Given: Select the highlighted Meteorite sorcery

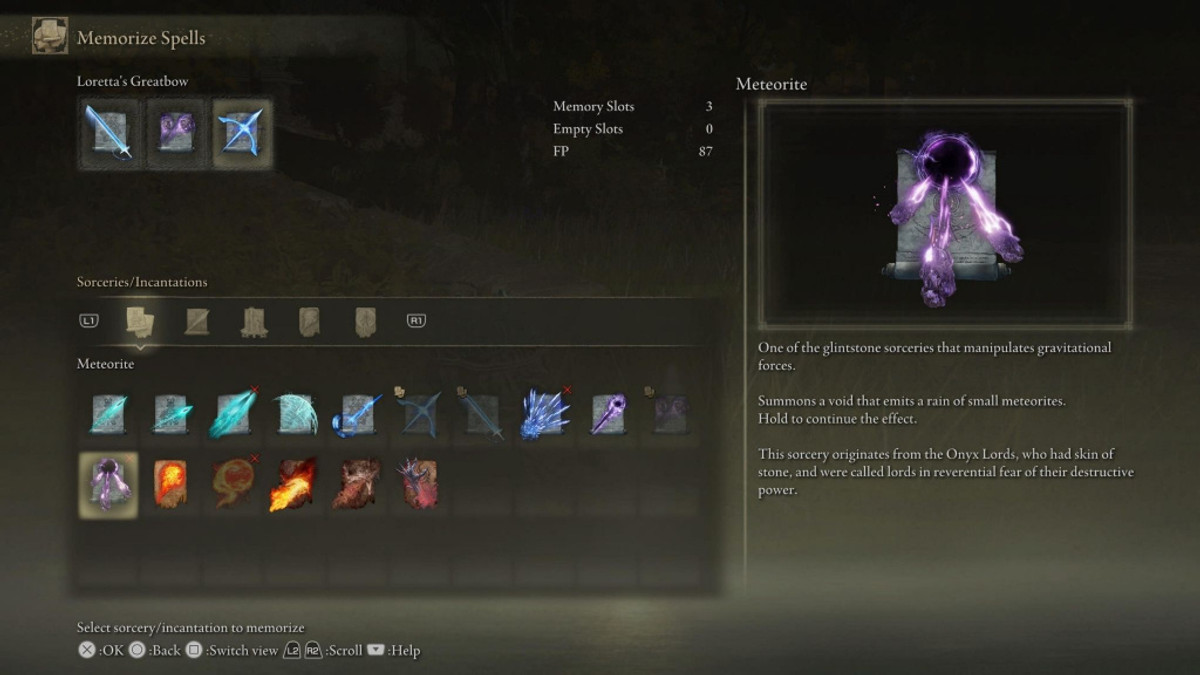Looking at the screenshot, I should (108, 484).
